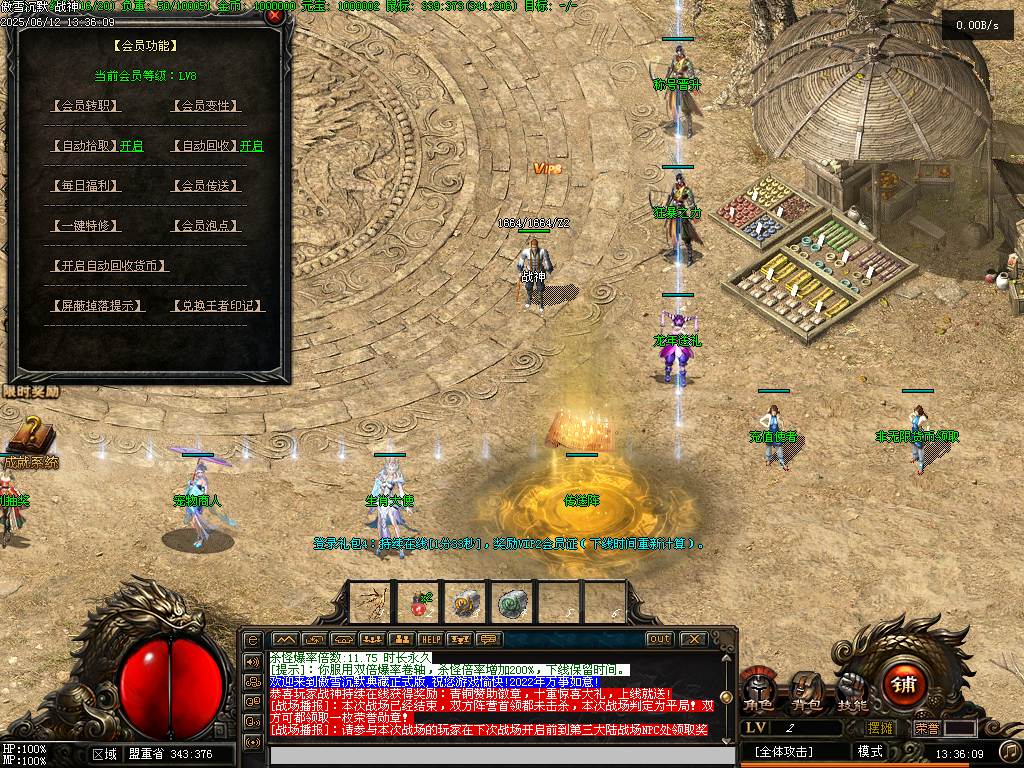The image size is (1024, 768).
Task: Toggle the 自动回收 auto-recycle link
Action: pos(205,146)
